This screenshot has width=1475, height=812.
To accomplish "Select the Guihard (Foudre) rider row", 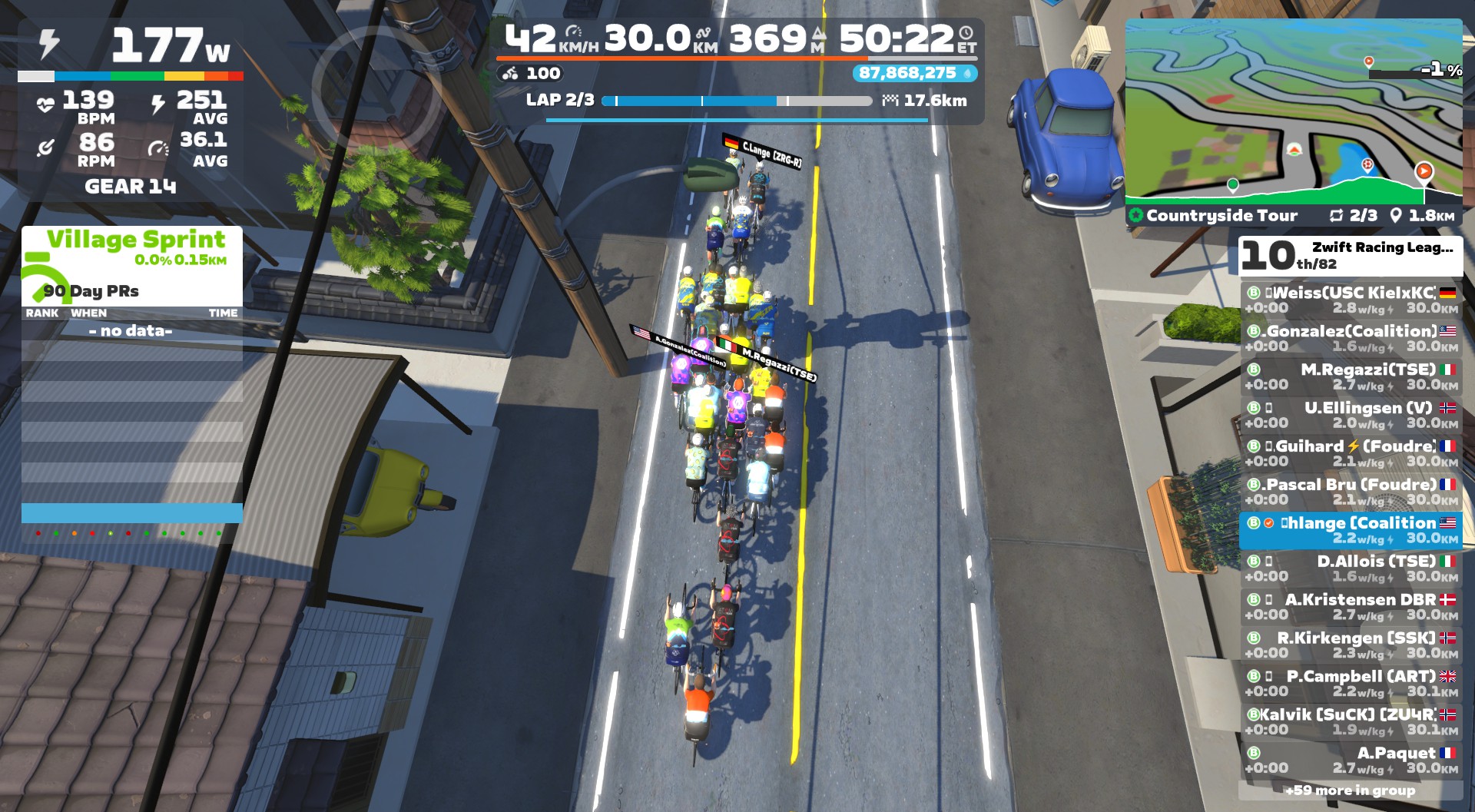I will point(1351,453).
